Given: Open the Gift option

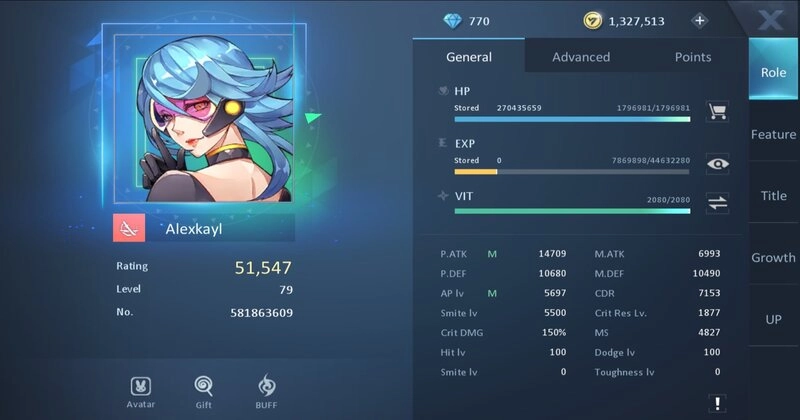Looking at the screenshot, I should point(203,390).
